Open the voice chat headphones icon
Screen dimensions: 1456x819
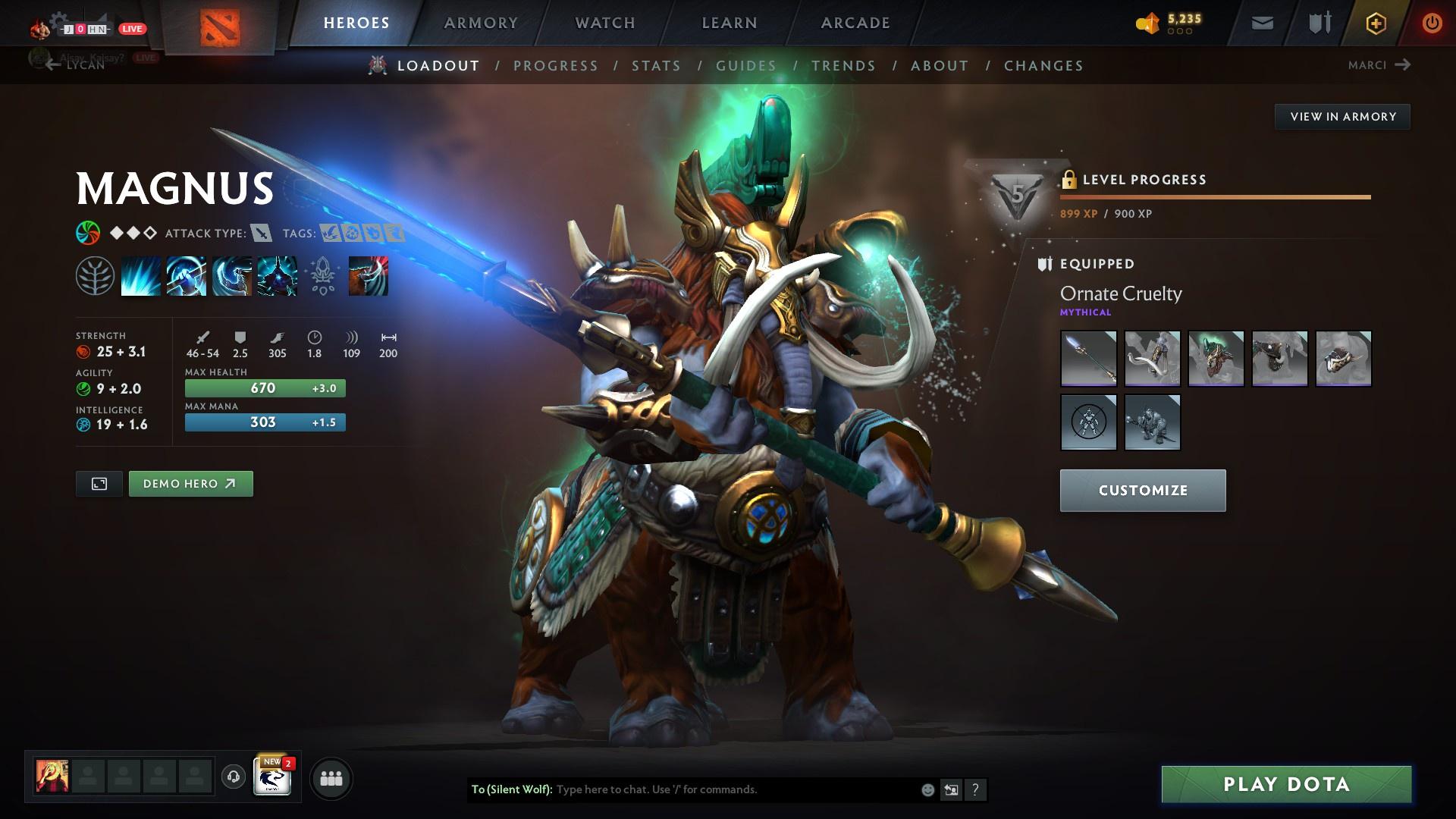pos(232,777)
